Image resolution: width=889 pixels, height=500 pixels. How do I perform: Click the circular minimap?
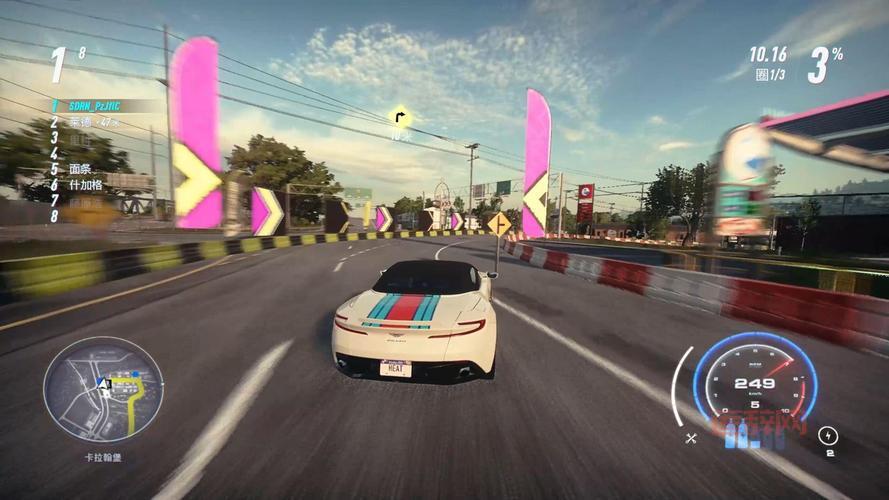103,390
